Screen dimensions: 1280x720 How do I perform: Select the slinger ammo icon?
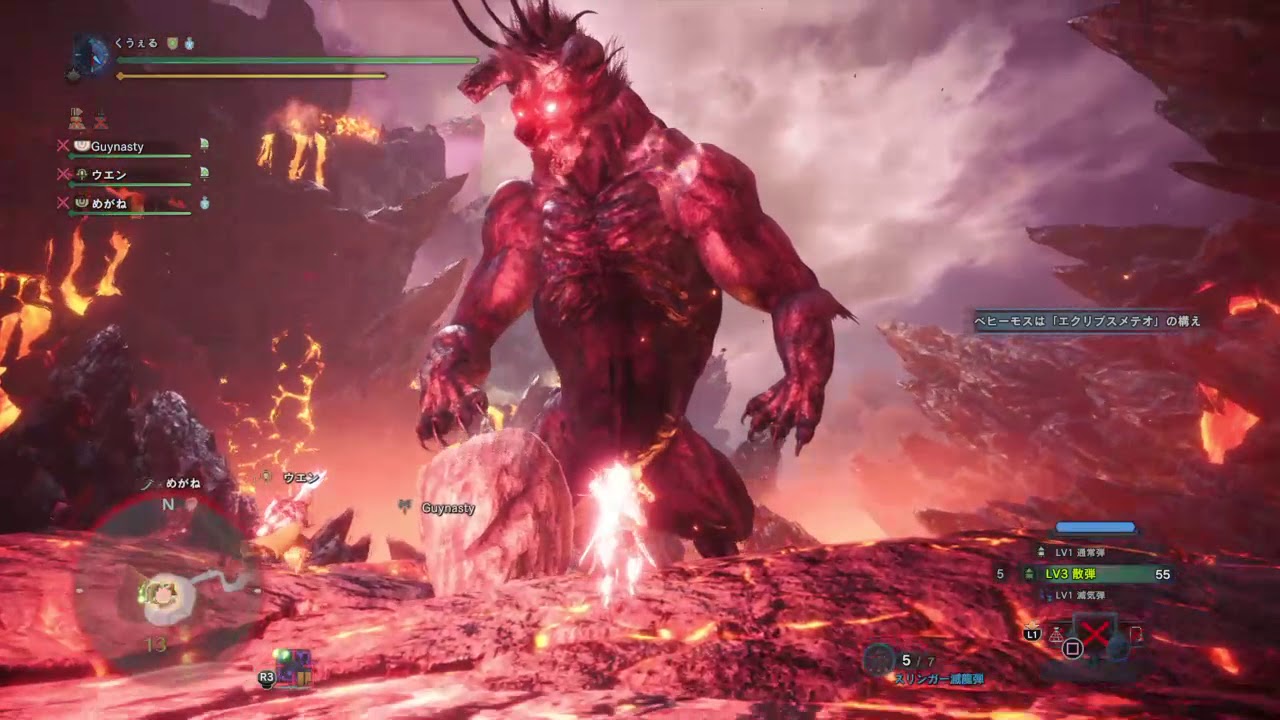(879, 659)
